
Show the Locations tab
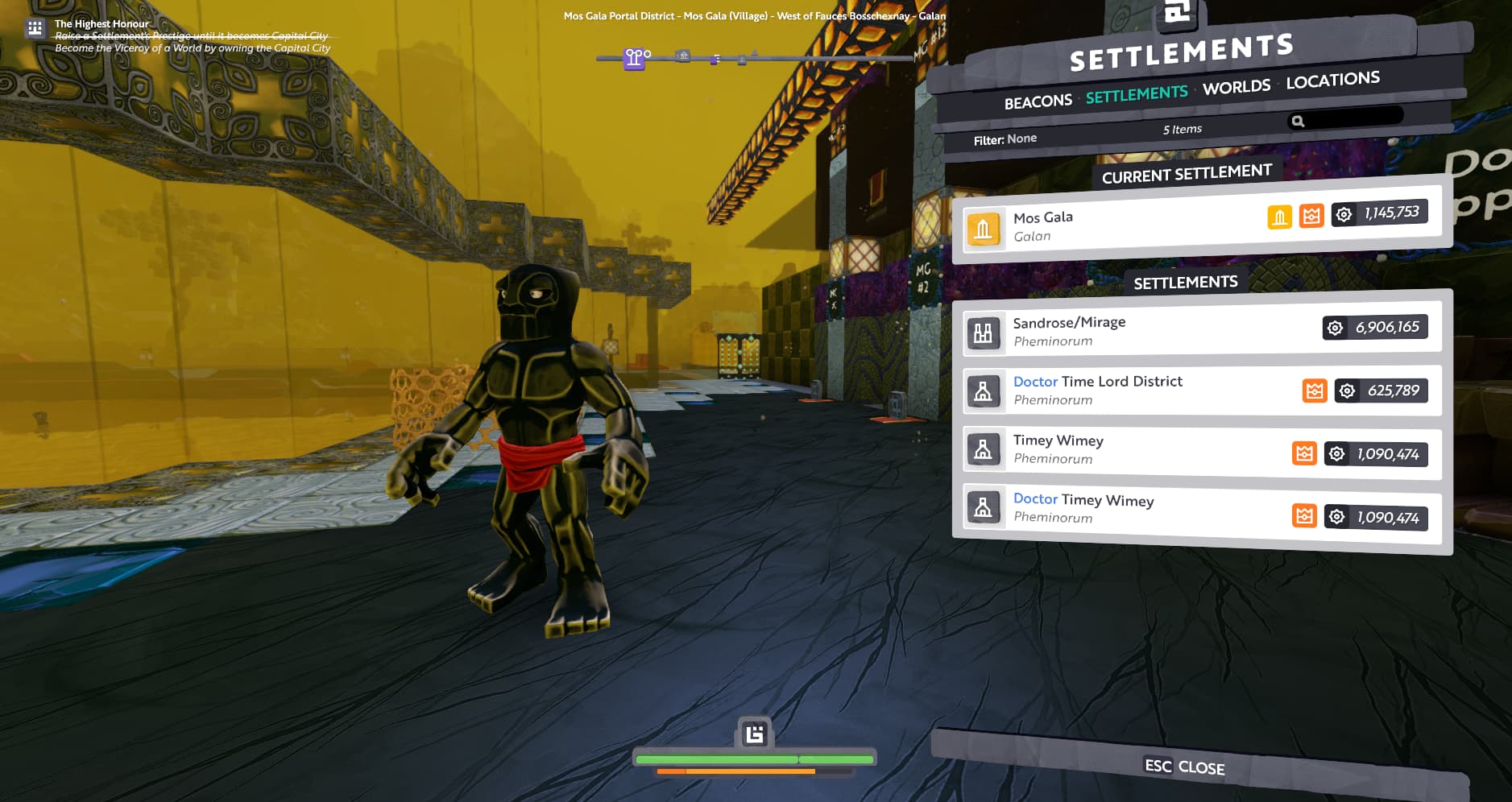(1332, 80)
